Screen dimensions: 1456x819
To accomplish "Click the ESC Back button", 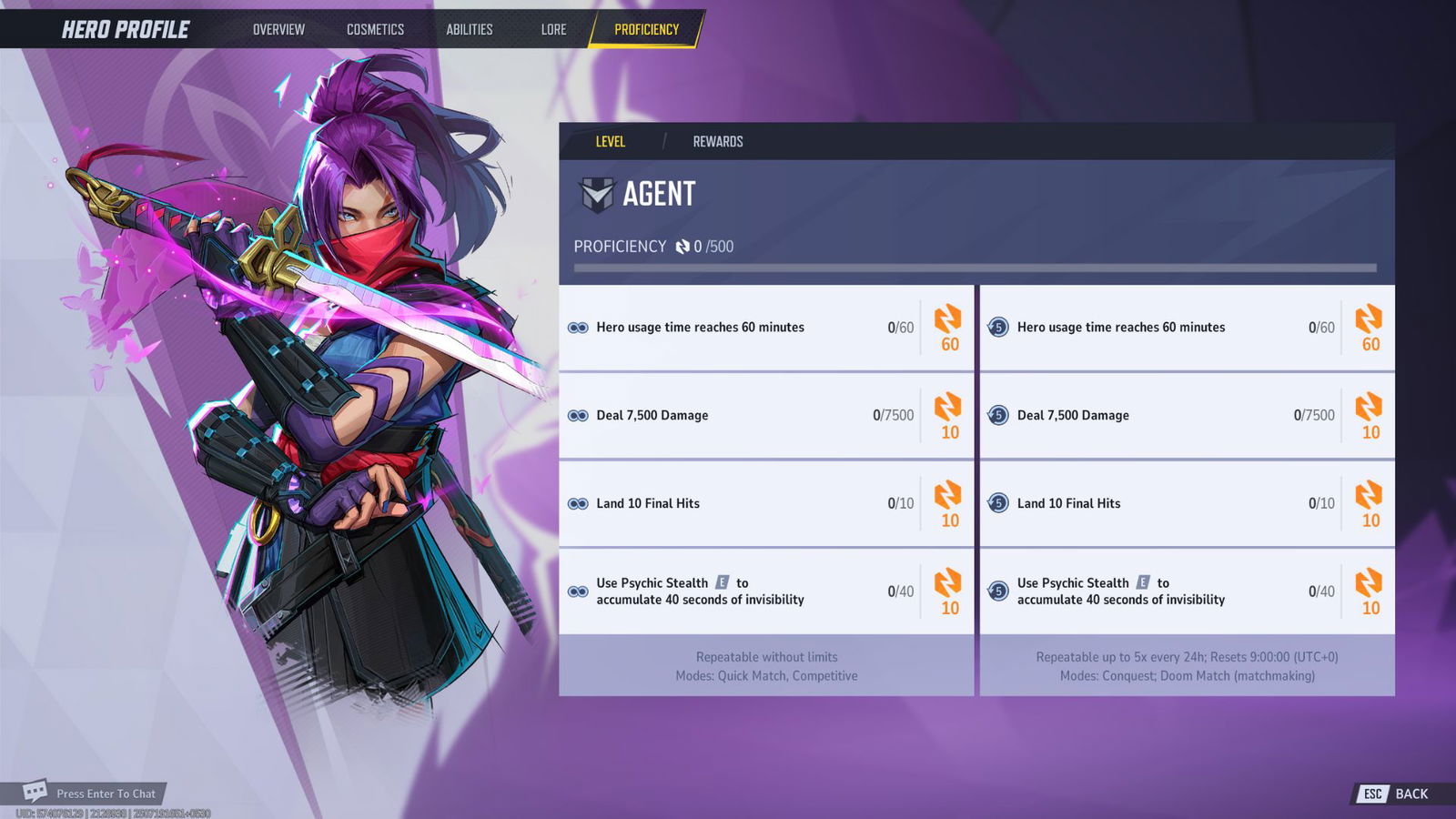I will click(x=1392, y=794).
